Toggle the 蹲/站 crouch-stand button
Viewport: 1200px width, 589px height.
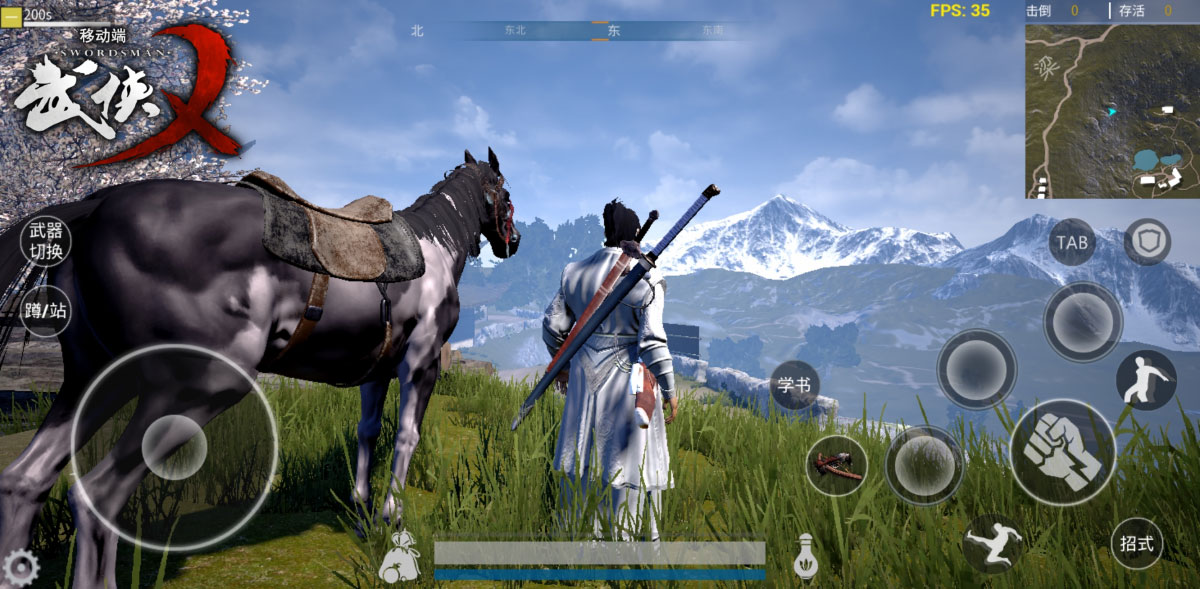[46, 310]
